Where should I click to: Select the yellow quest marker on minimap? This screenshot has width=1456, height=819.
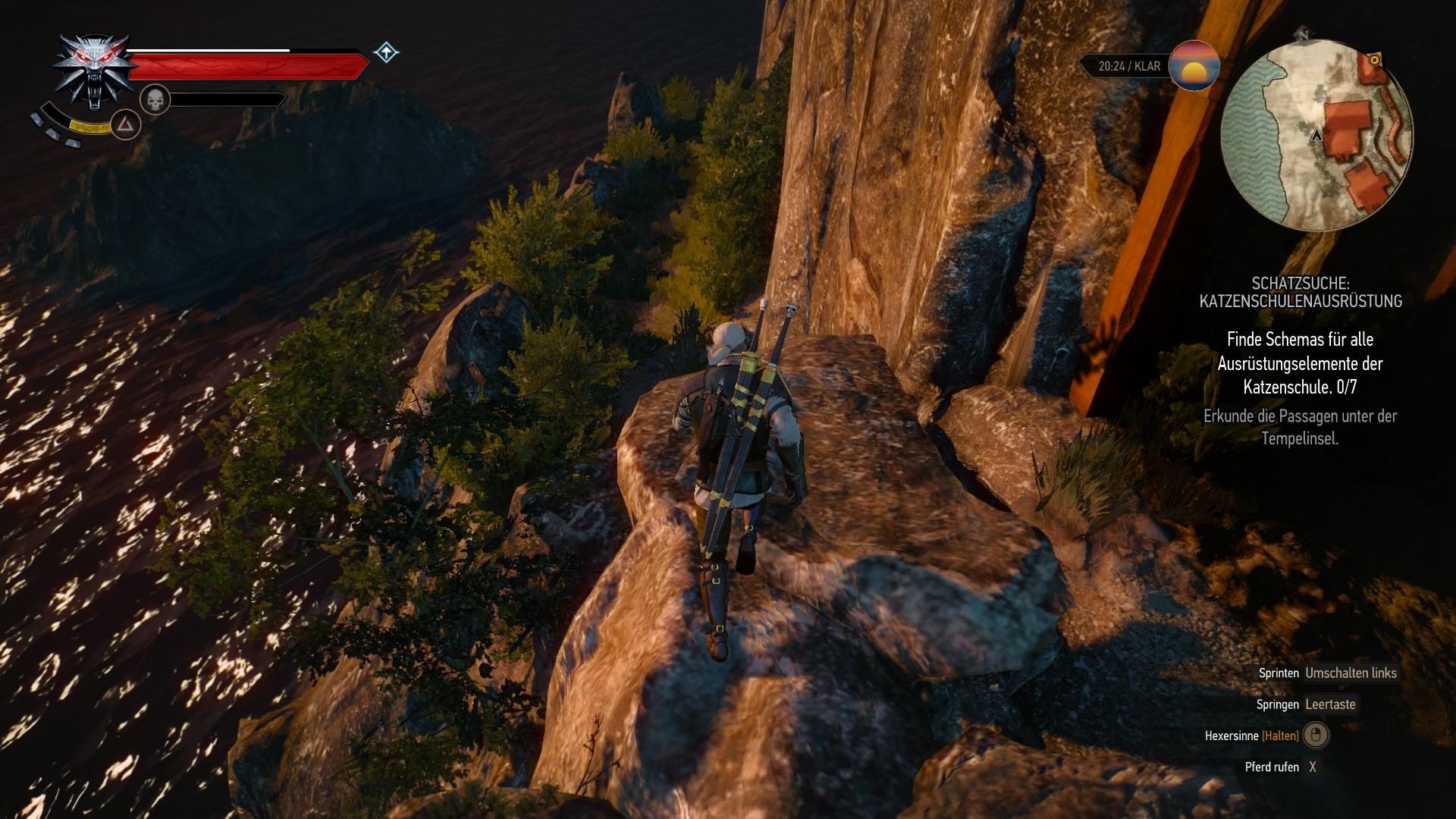point(1374,59)
